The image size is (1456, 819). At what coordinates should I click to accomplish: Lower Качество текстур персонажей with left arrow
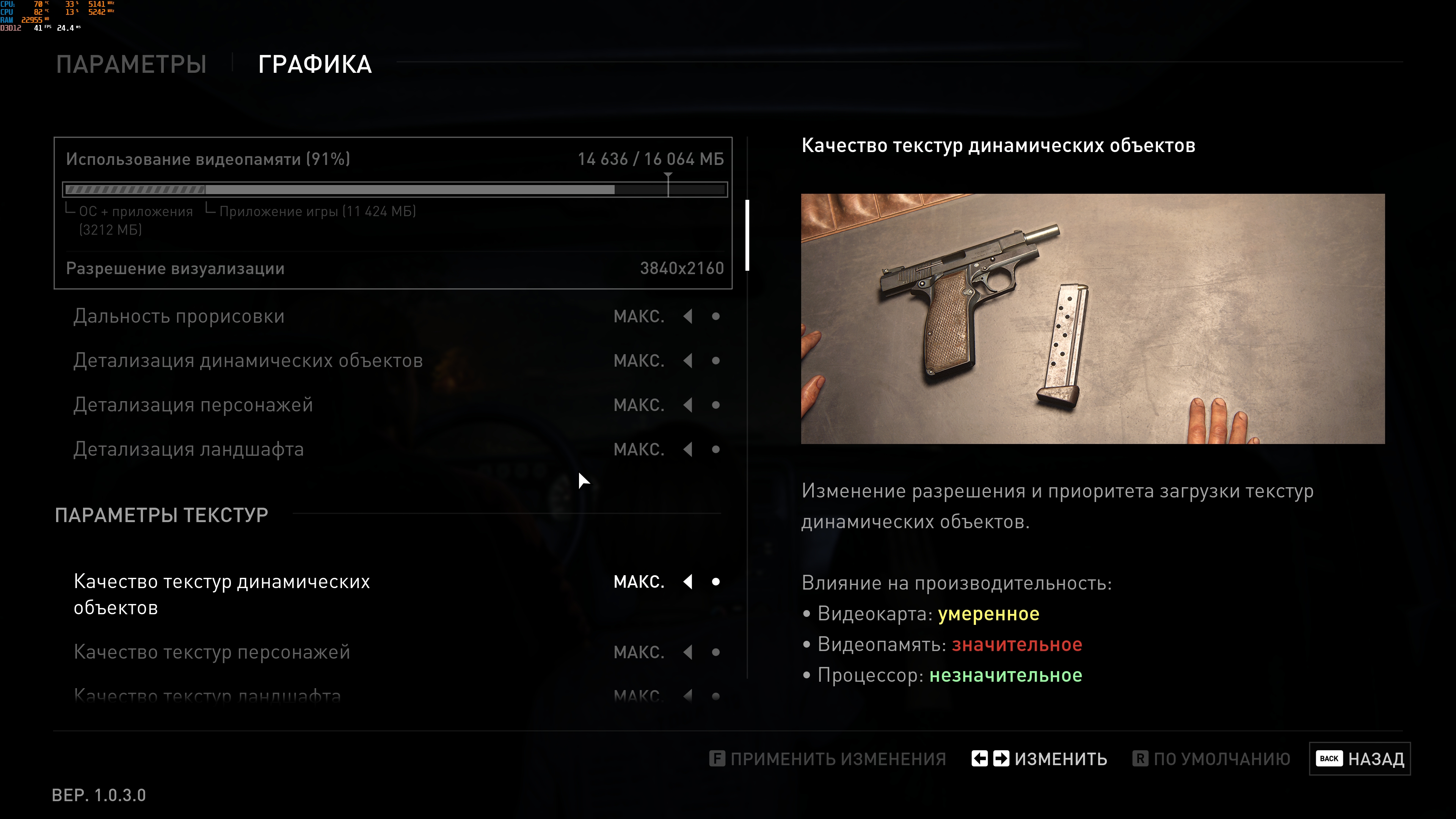(x=688, y=652)
